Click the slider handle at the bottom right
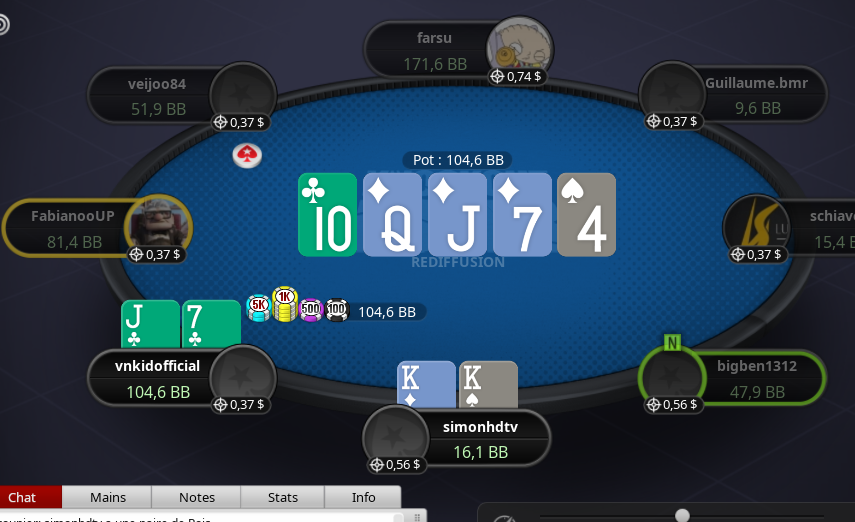Screen dimensions: 855x522 682,515
